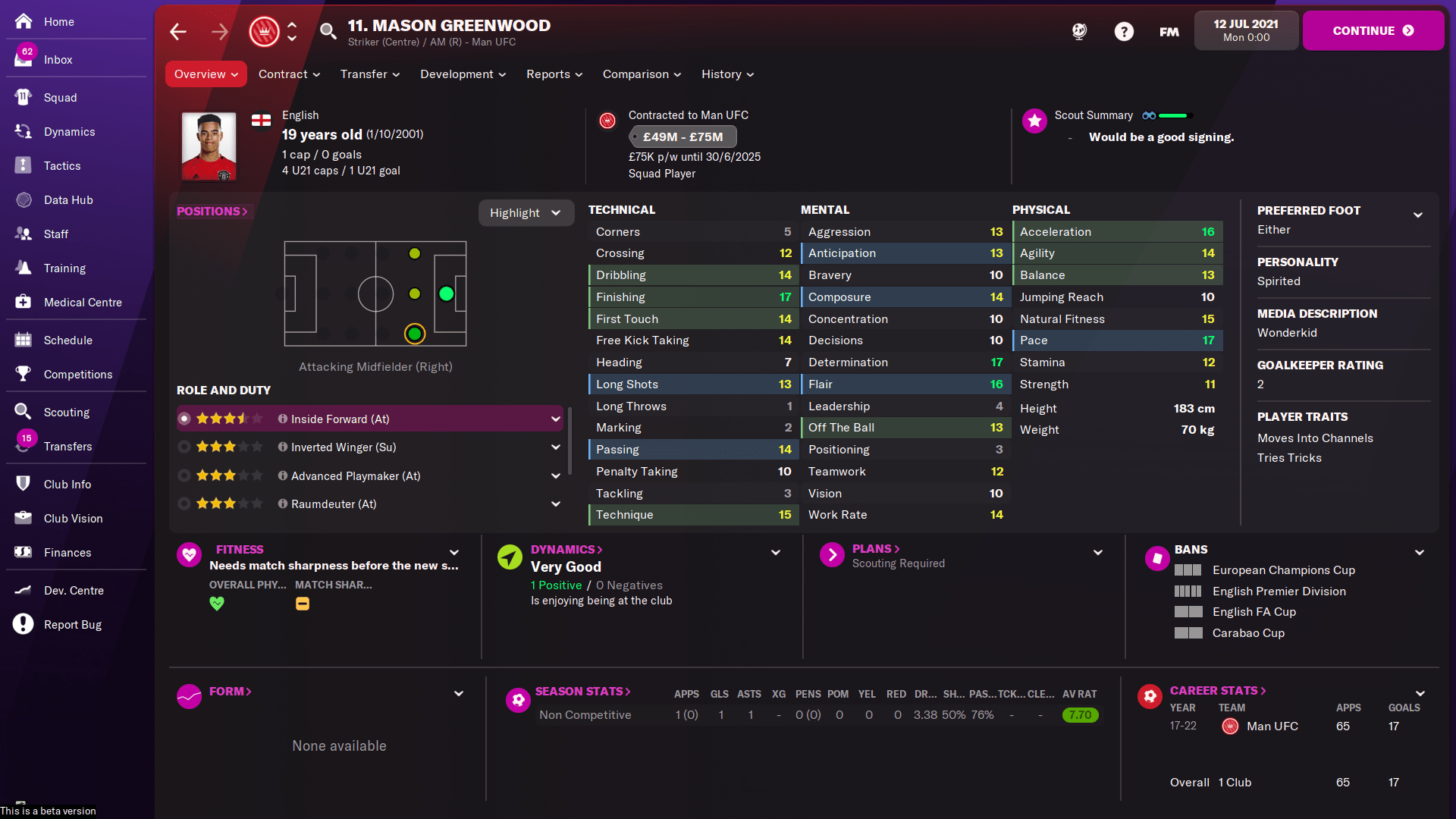This screenshot has height=819, width=1456.
Task: Collapse the Bans section chevron
Action: pos(1419,552)
